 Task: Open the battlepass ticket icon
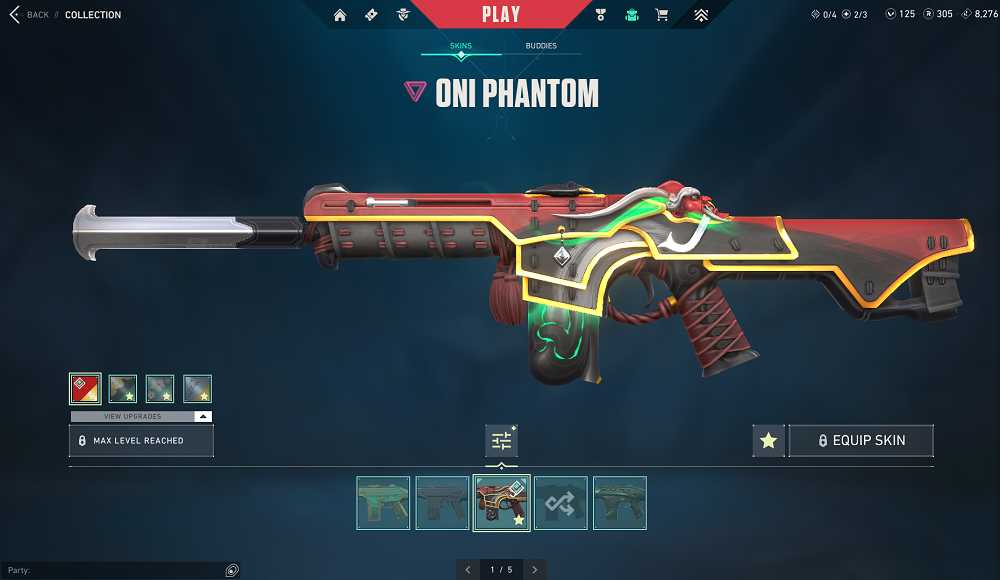(x=371, y=15)
